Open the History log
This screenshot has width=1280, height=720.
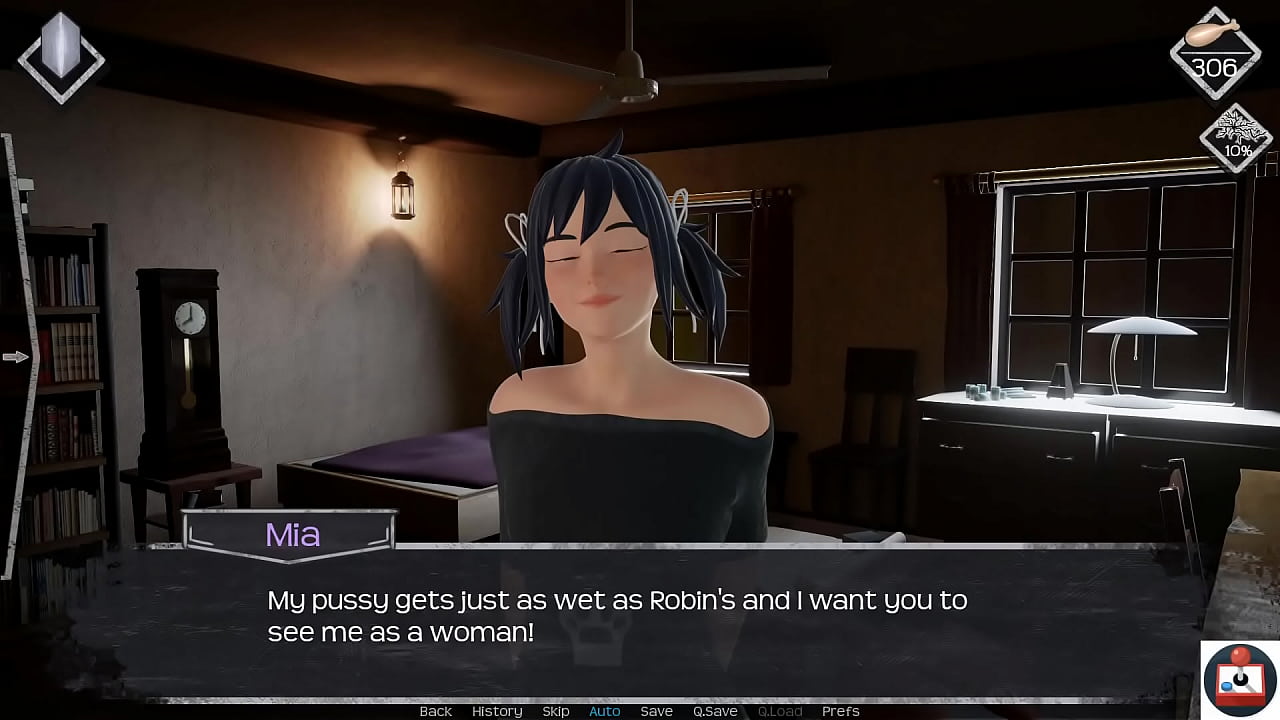[497, 711]
